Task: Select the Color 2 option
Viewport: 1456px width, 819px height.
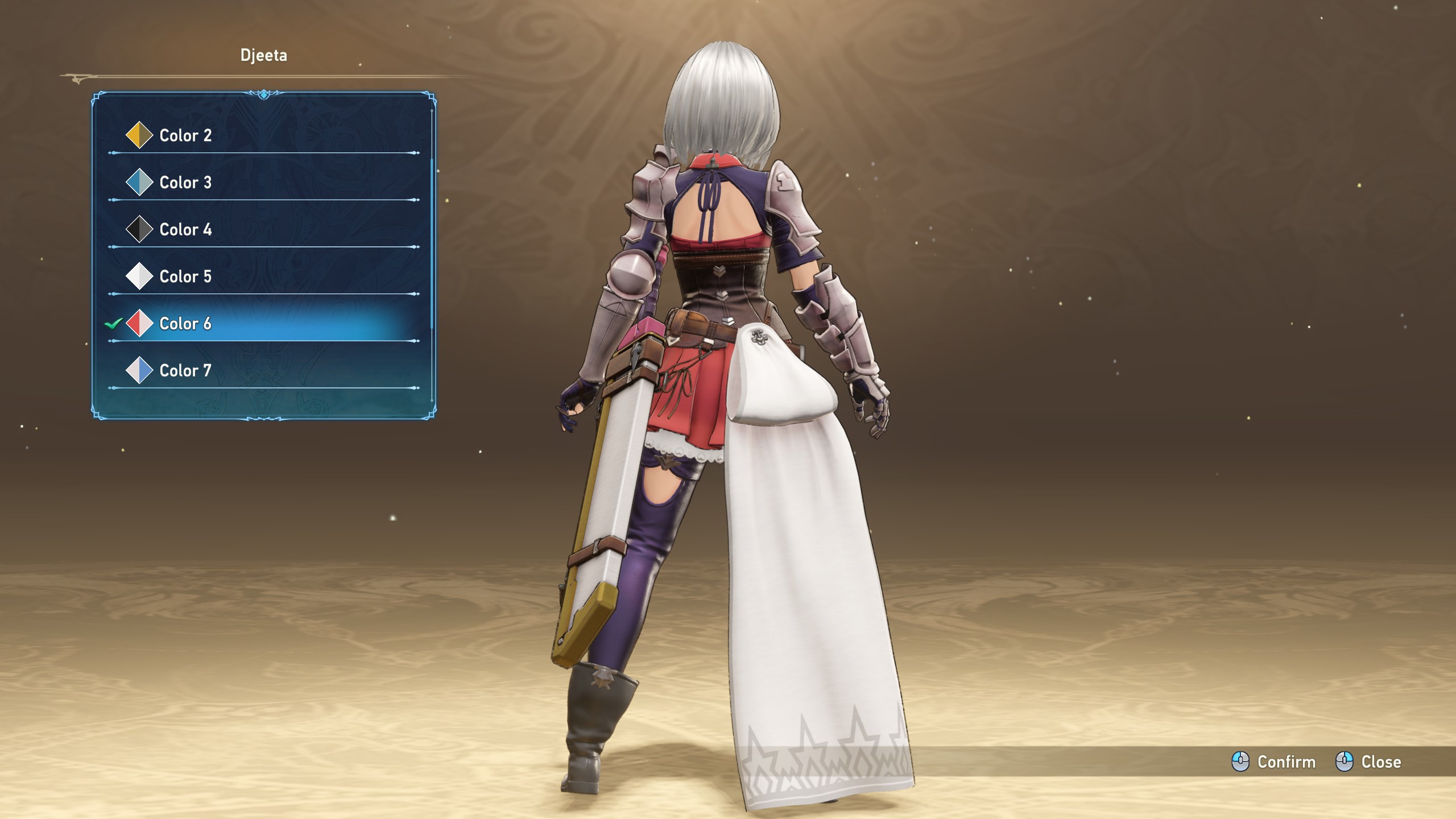Action: 185,135
